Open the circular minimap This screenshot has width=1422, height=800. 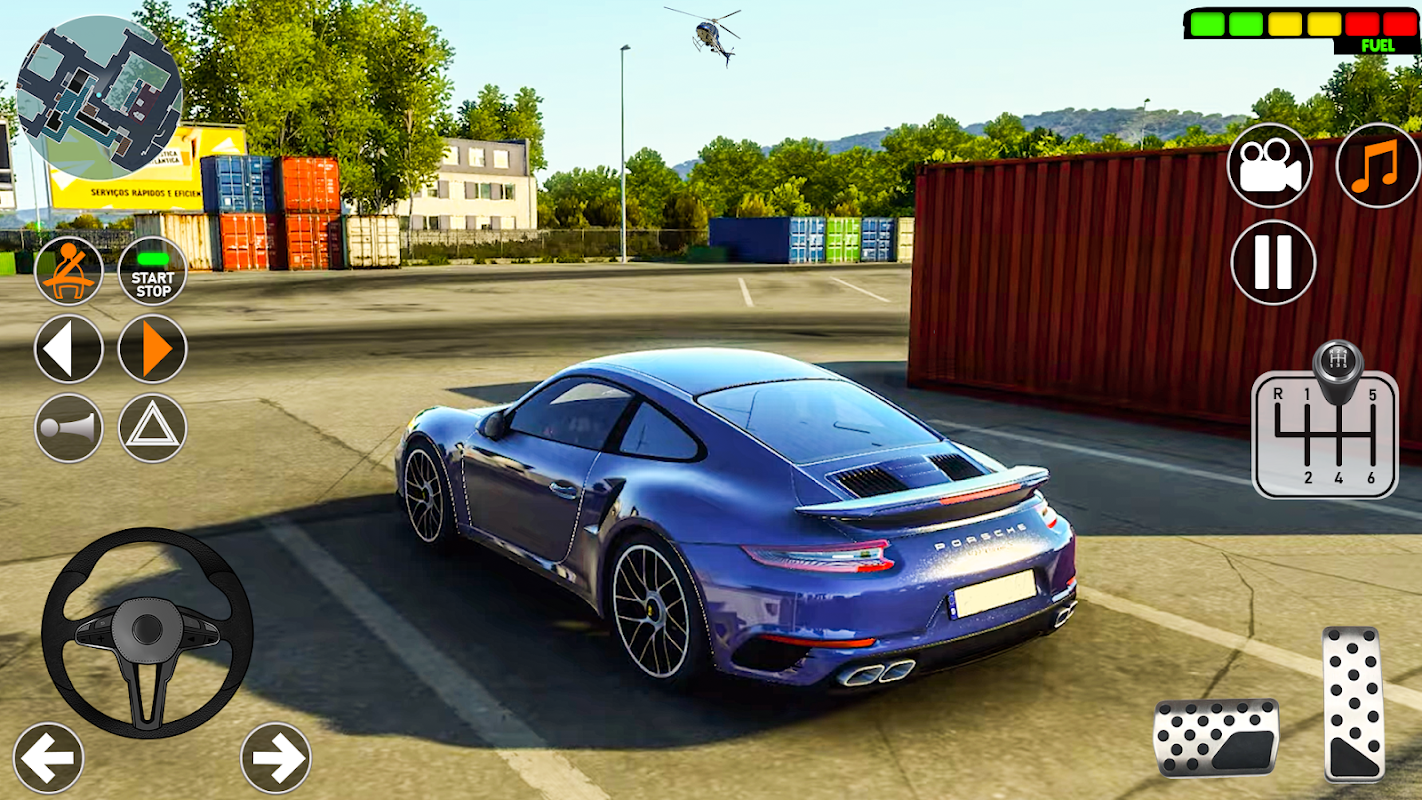(99, 97)
